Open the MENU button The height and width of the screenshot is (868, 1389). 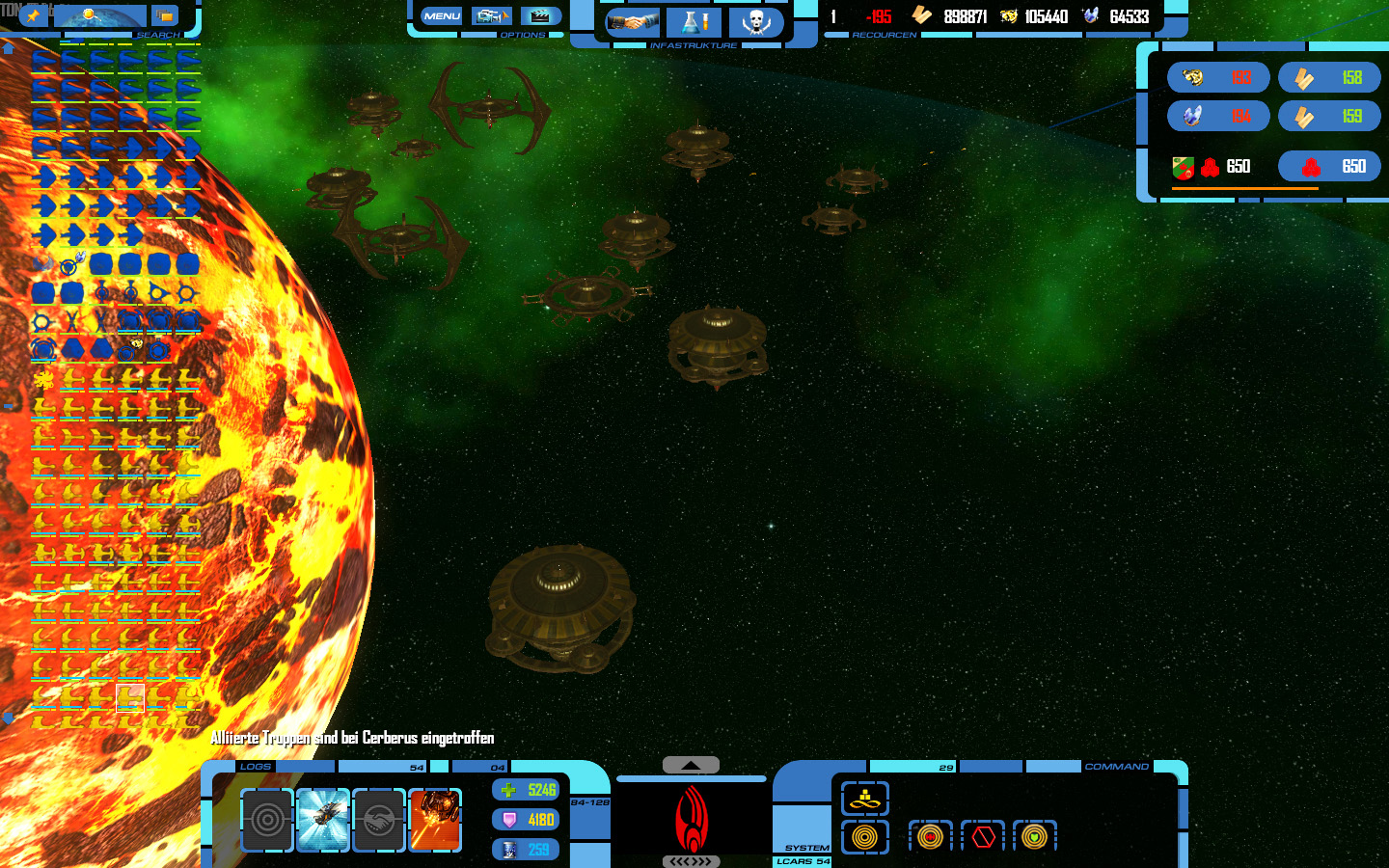(442, 15)
